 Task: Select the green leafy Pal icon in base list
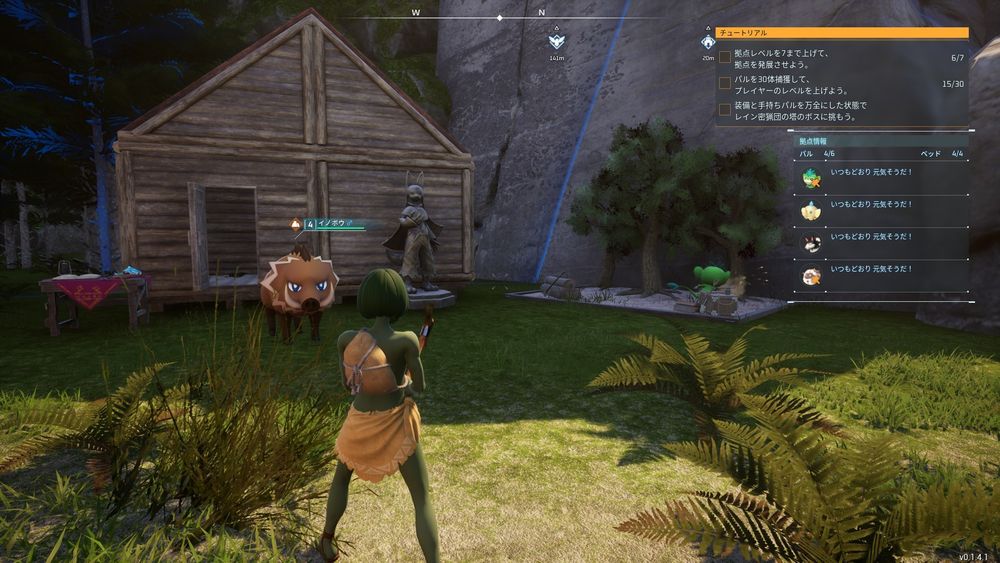click(x=812, y=177)
